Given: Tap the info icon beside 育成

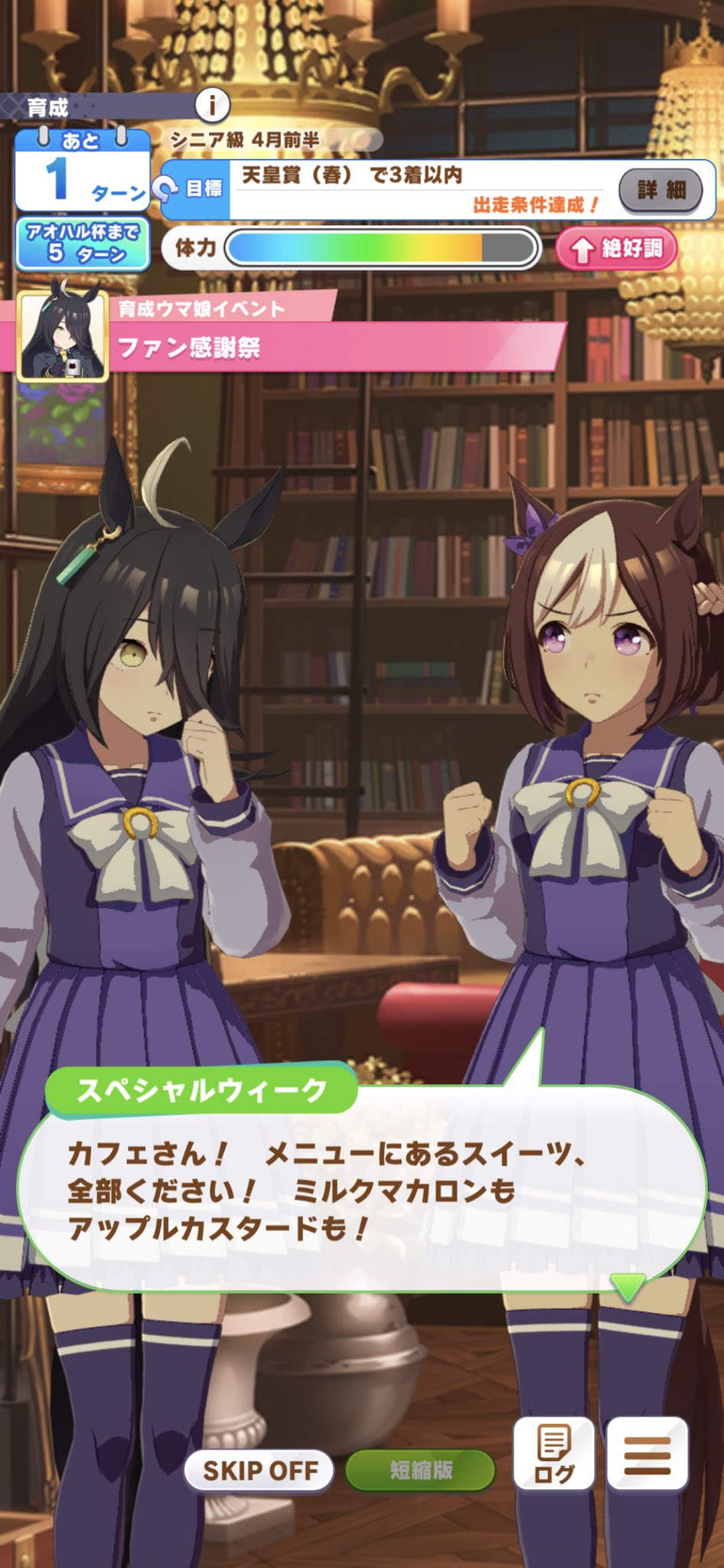Looking at the screenshot, I should click(212, 105).
